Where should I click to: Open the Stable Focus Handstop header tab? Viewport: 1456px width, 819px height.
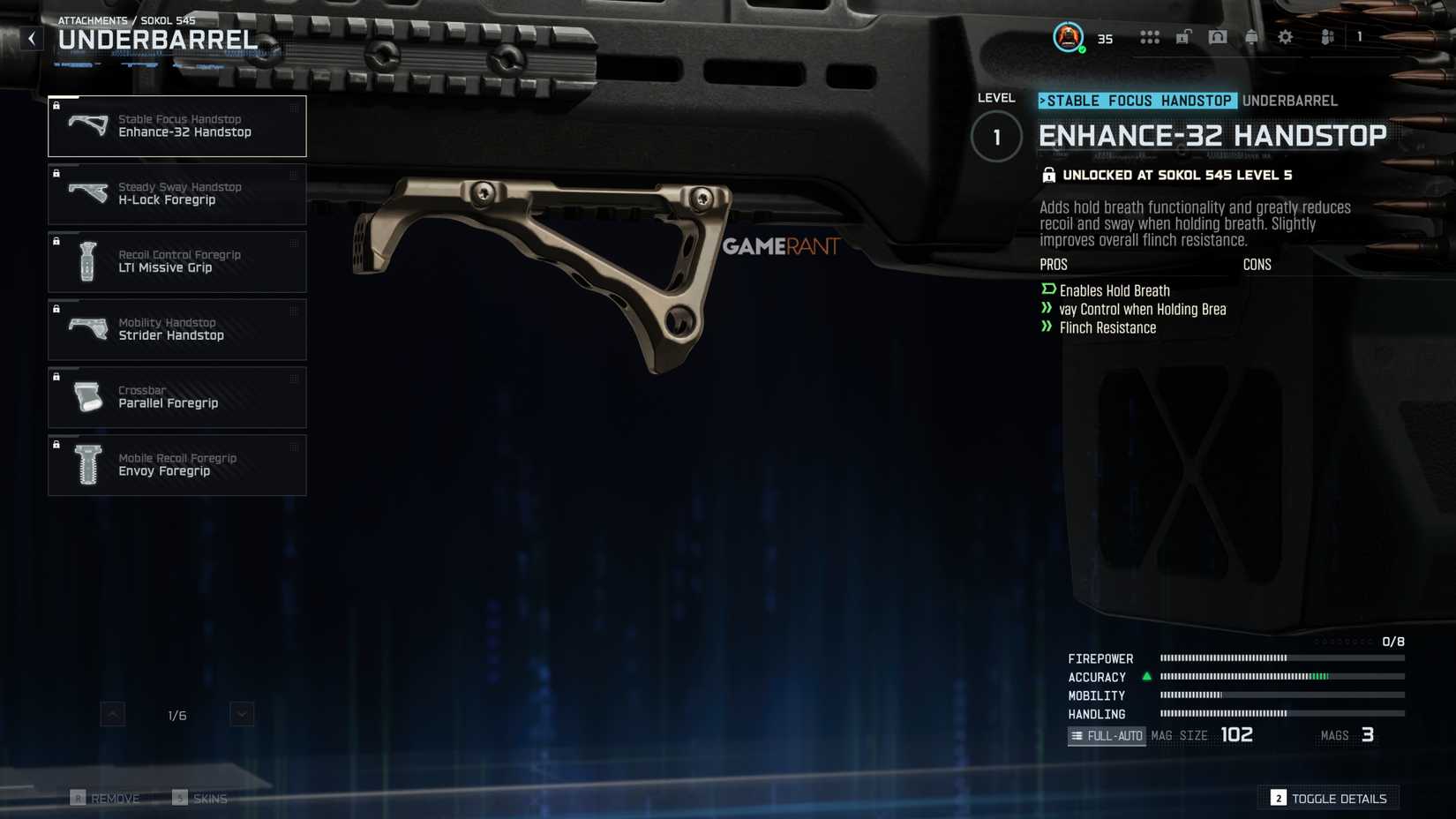1137,101
